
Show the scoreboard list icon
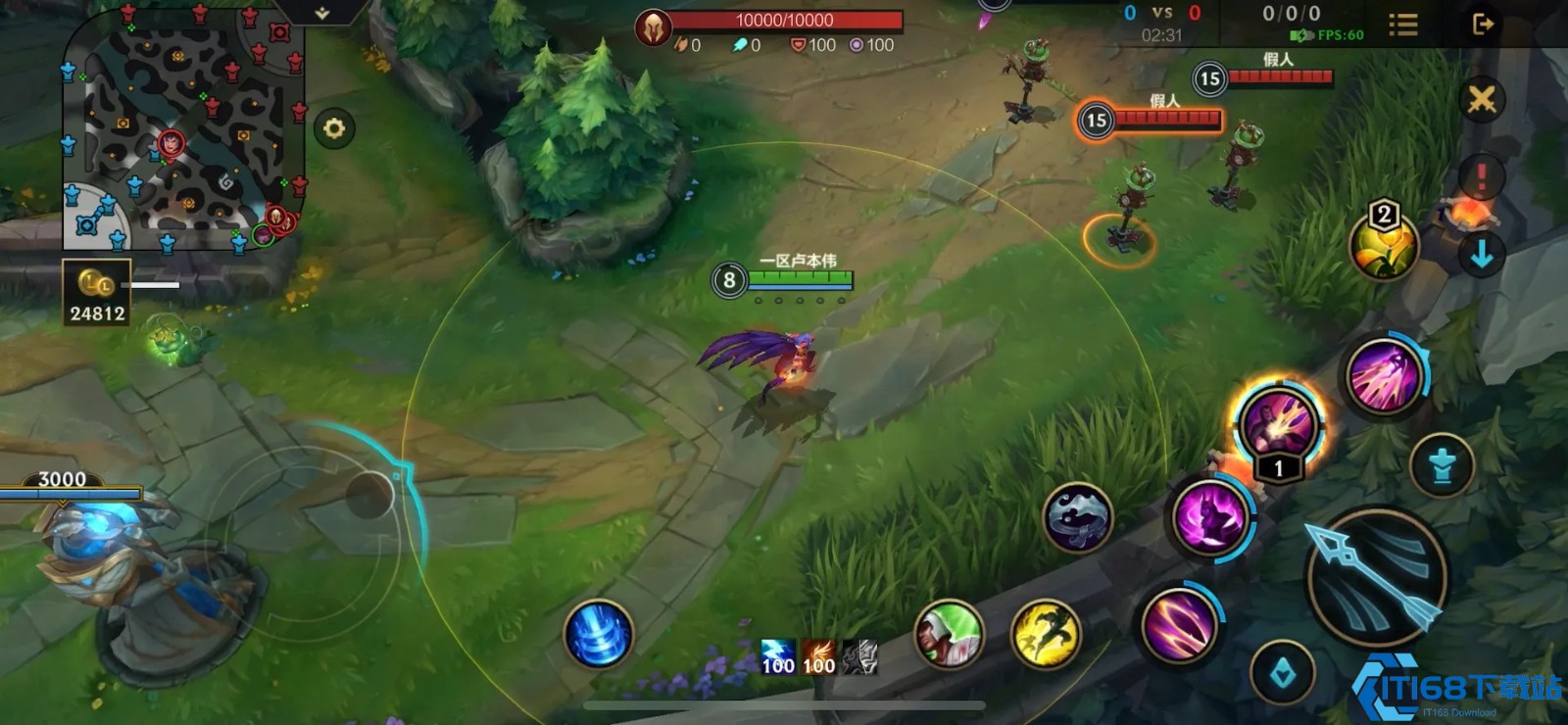pyautogui.click(x=1402, y=24)
